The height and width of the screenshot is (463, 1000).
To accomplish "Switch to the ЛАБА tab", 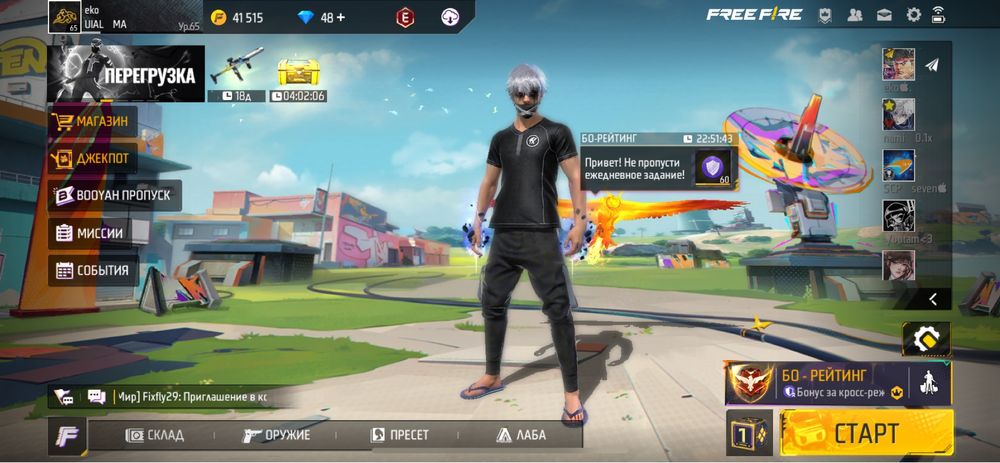I will click(x=522, y=435).
